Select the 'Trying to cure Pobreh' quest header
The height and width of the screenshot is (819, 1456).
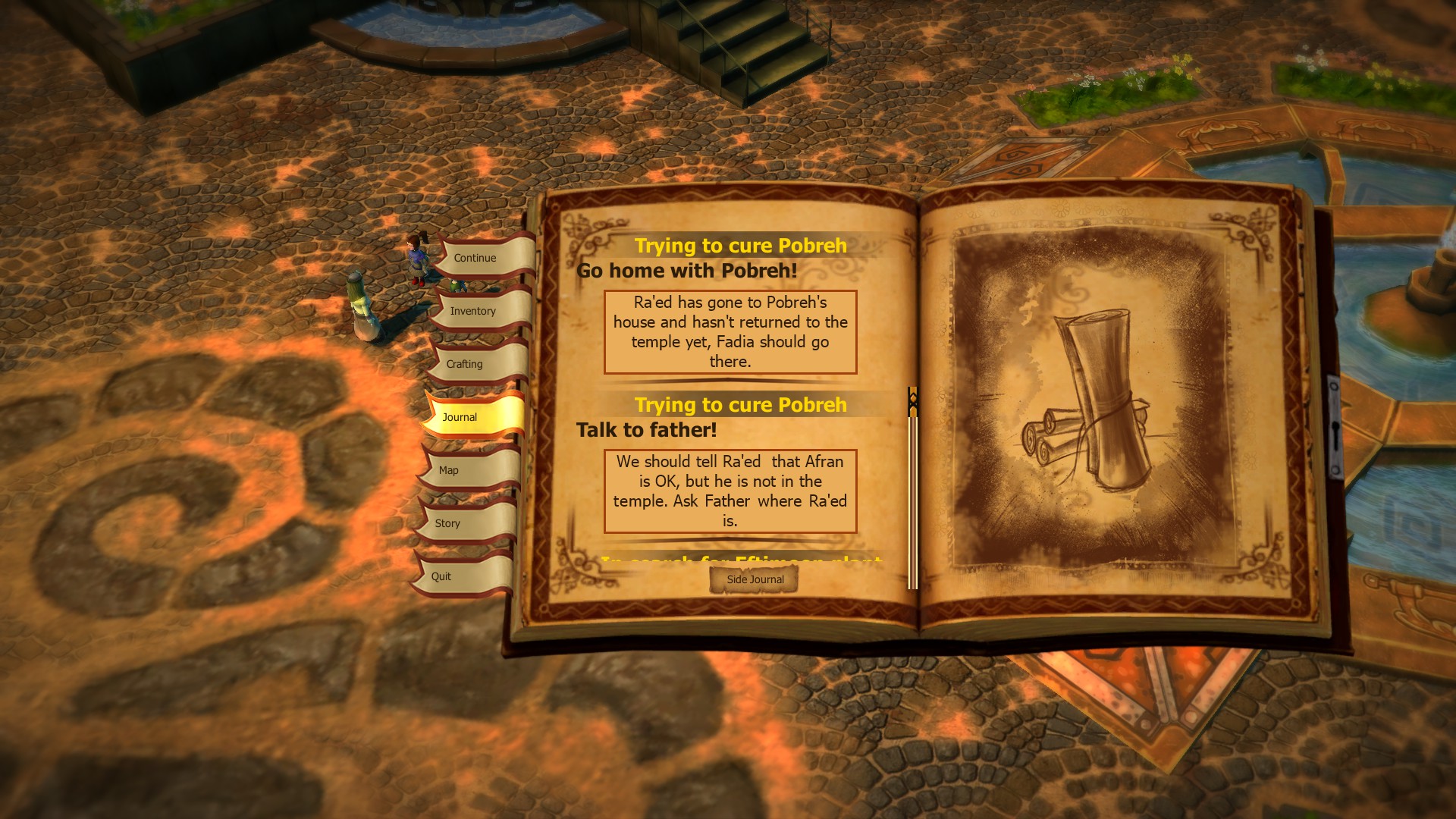pos(741,246)
